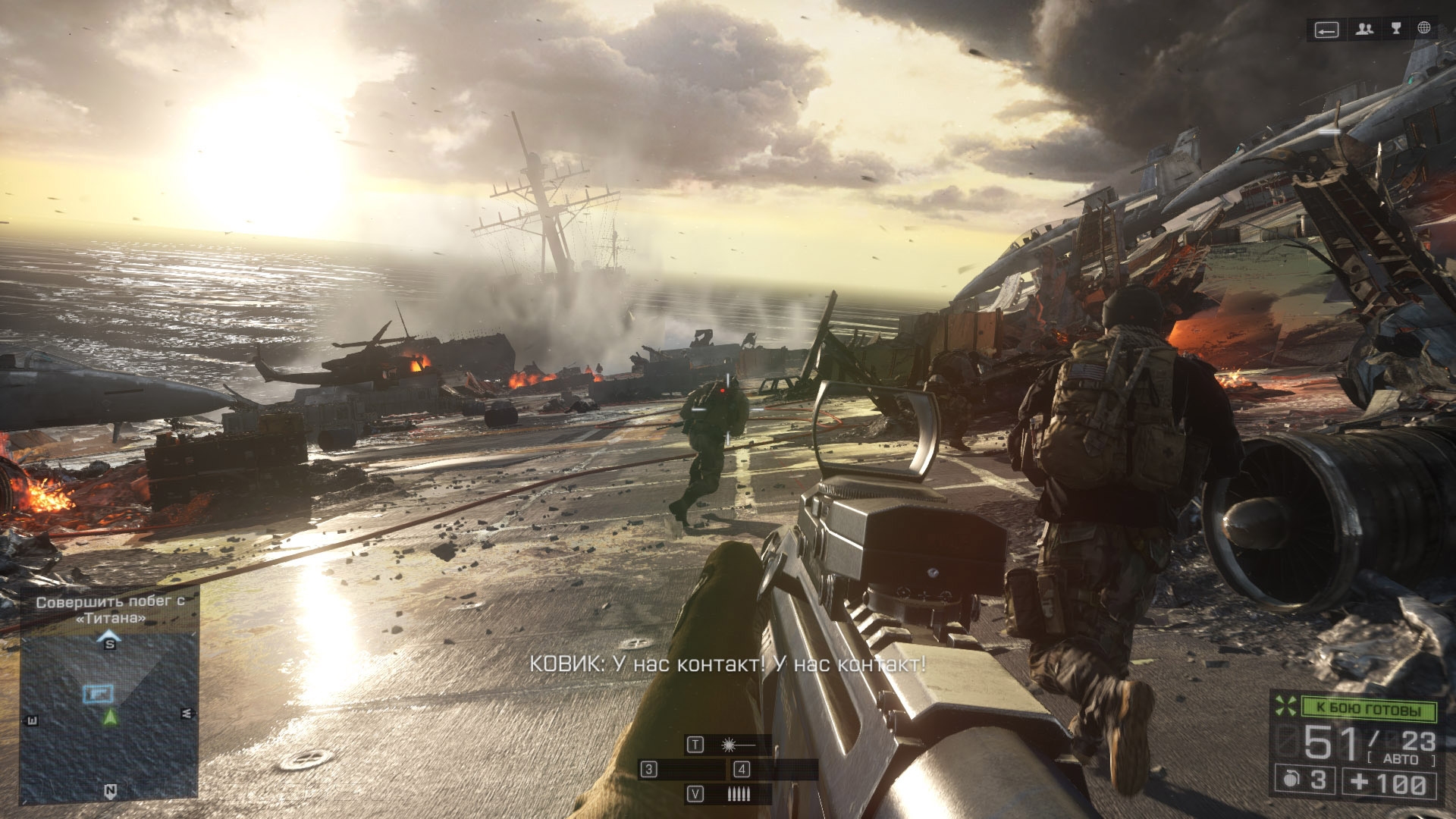Viewport: 1456px width, 819px height.
Task: Click the minimap
Action: click(109, 717)
